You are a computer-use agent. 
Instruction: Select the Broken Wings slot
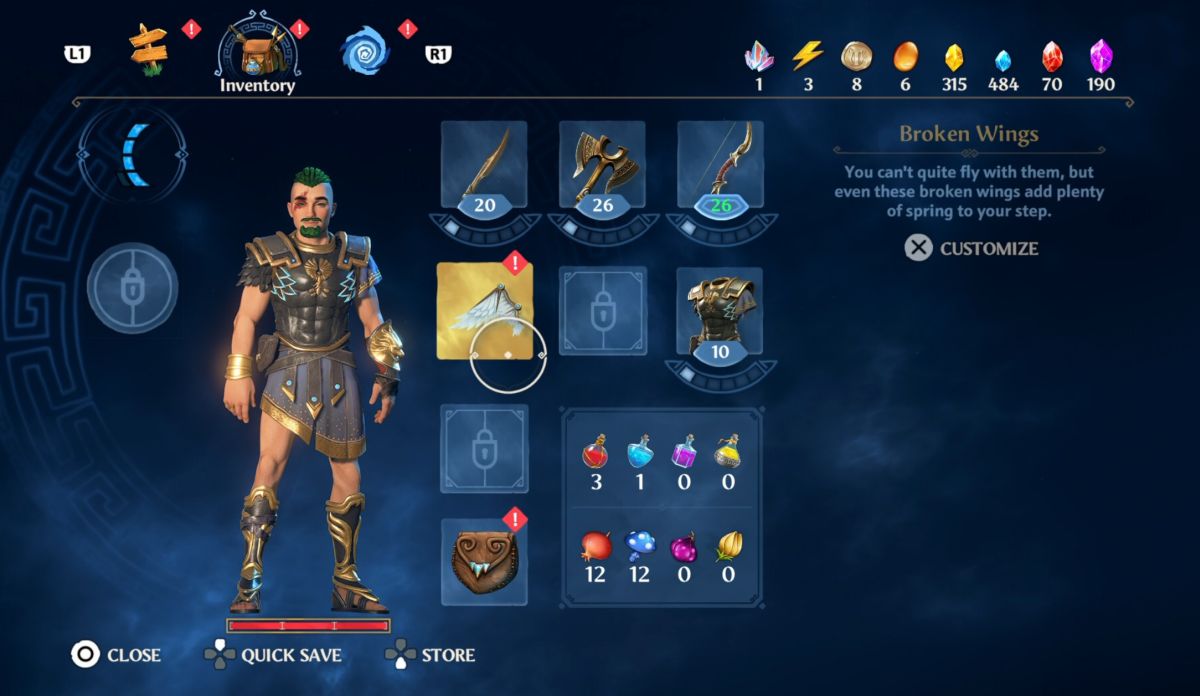tap(485, 311)
